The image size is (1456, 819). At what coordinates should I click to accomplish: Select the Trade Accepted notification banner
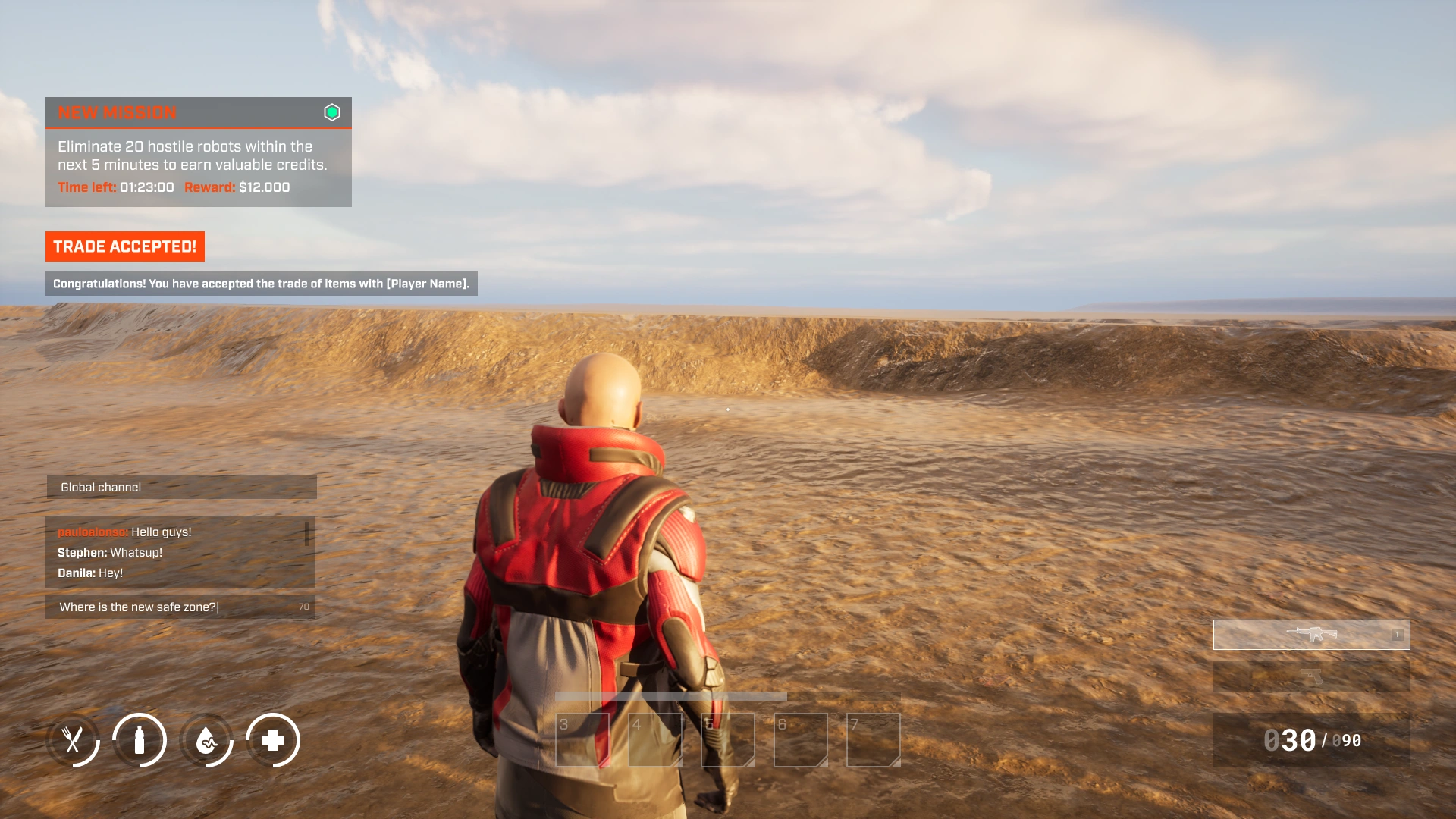tap(125, 246)
